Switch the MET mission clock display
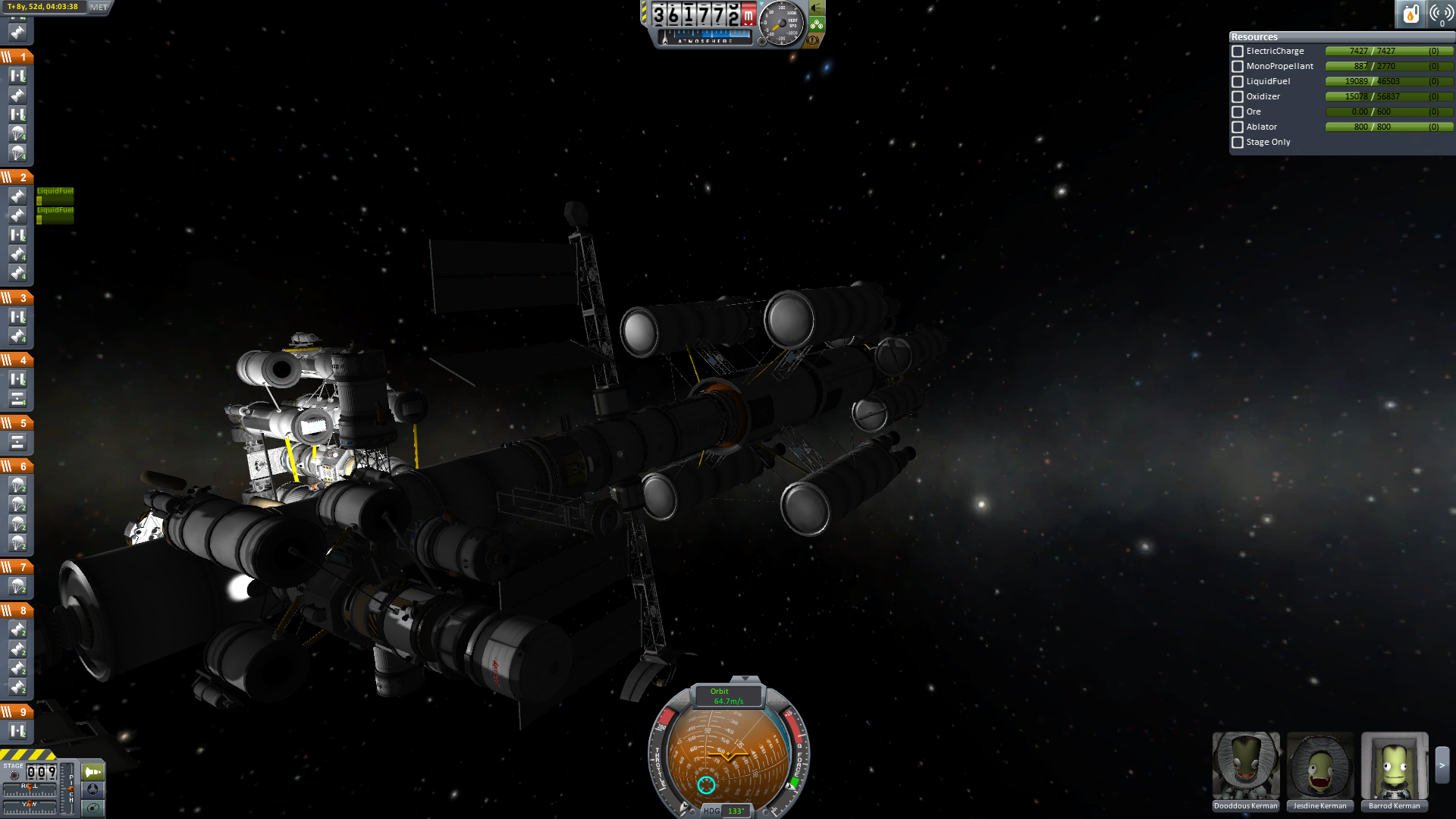The height and width of the screenshot is (819, 1456). click(x=99, y=7)
